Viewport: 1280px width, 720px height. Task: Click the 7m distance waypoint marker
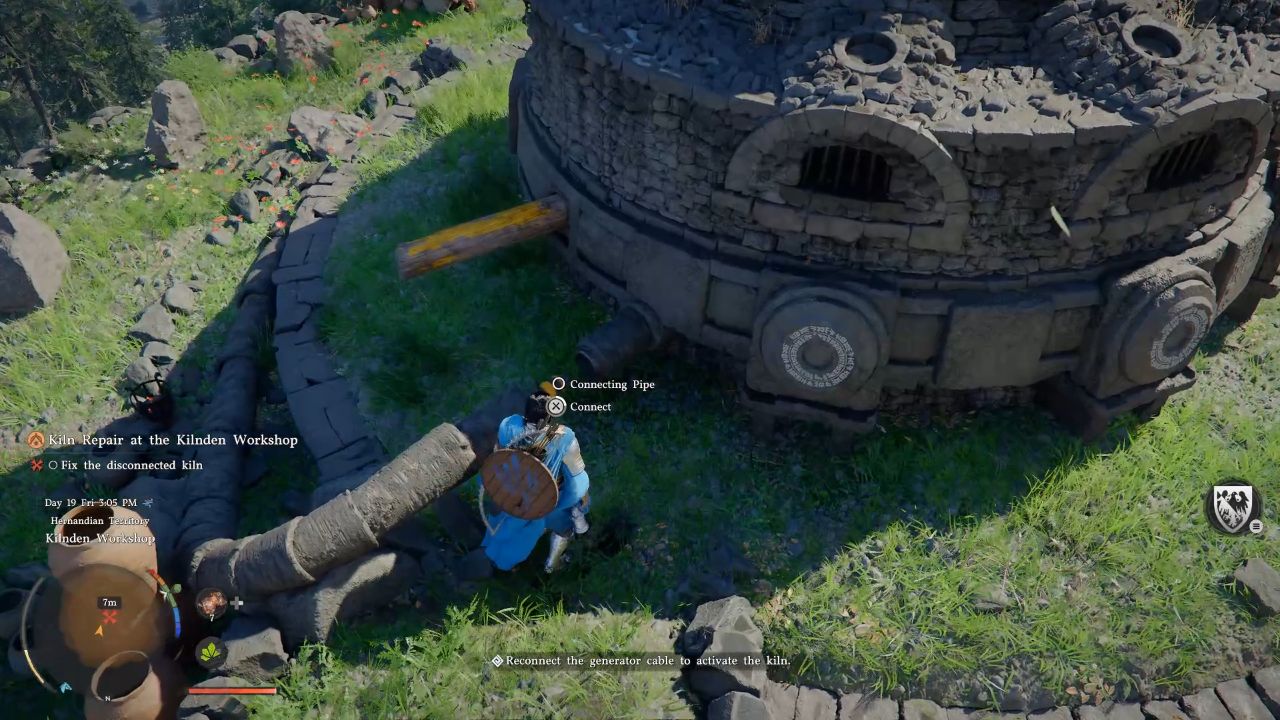point(108,601)
